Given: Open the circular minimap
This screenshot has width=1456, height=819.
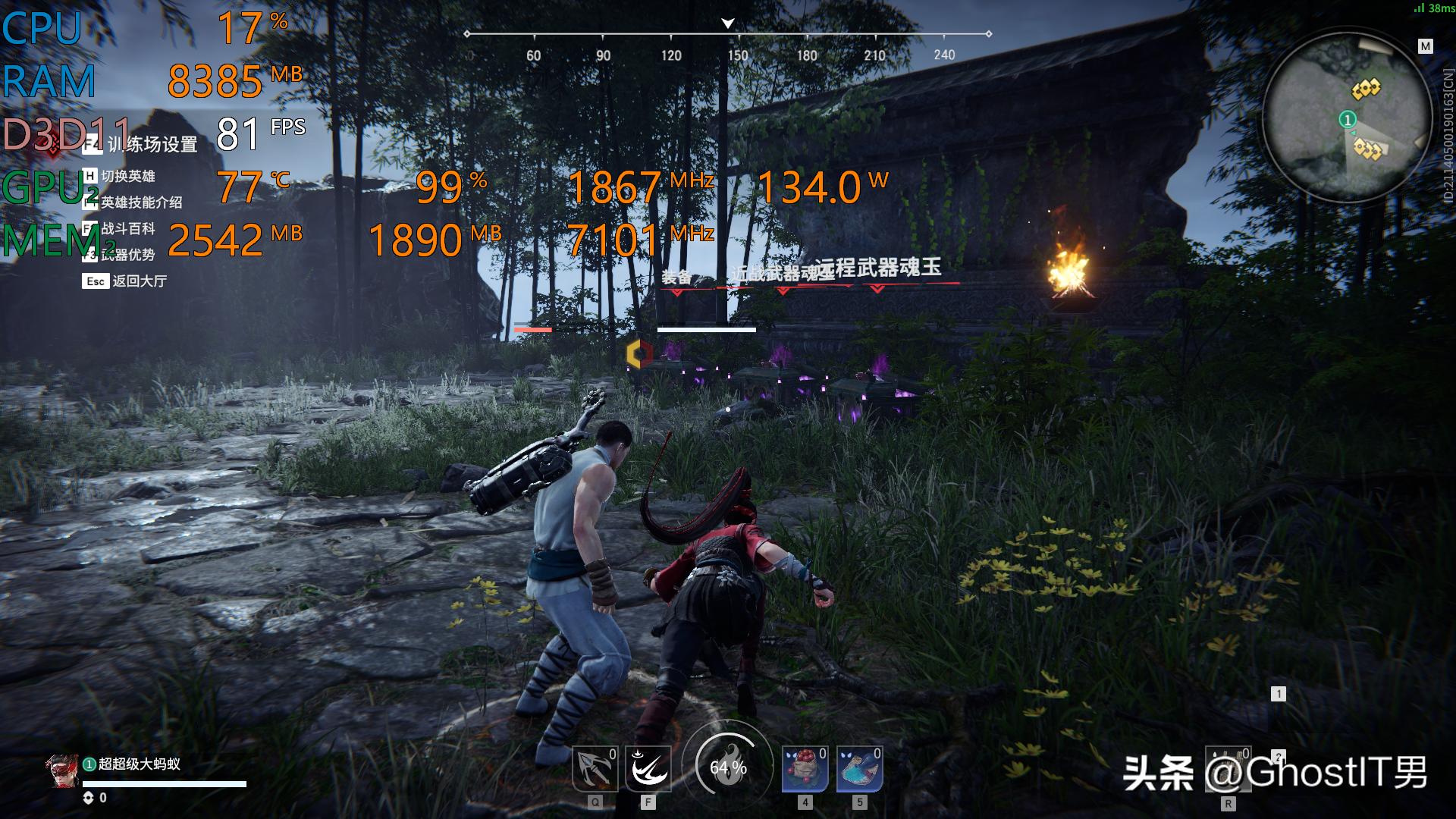Looking at the screenshot, I should pos(1347,118).
